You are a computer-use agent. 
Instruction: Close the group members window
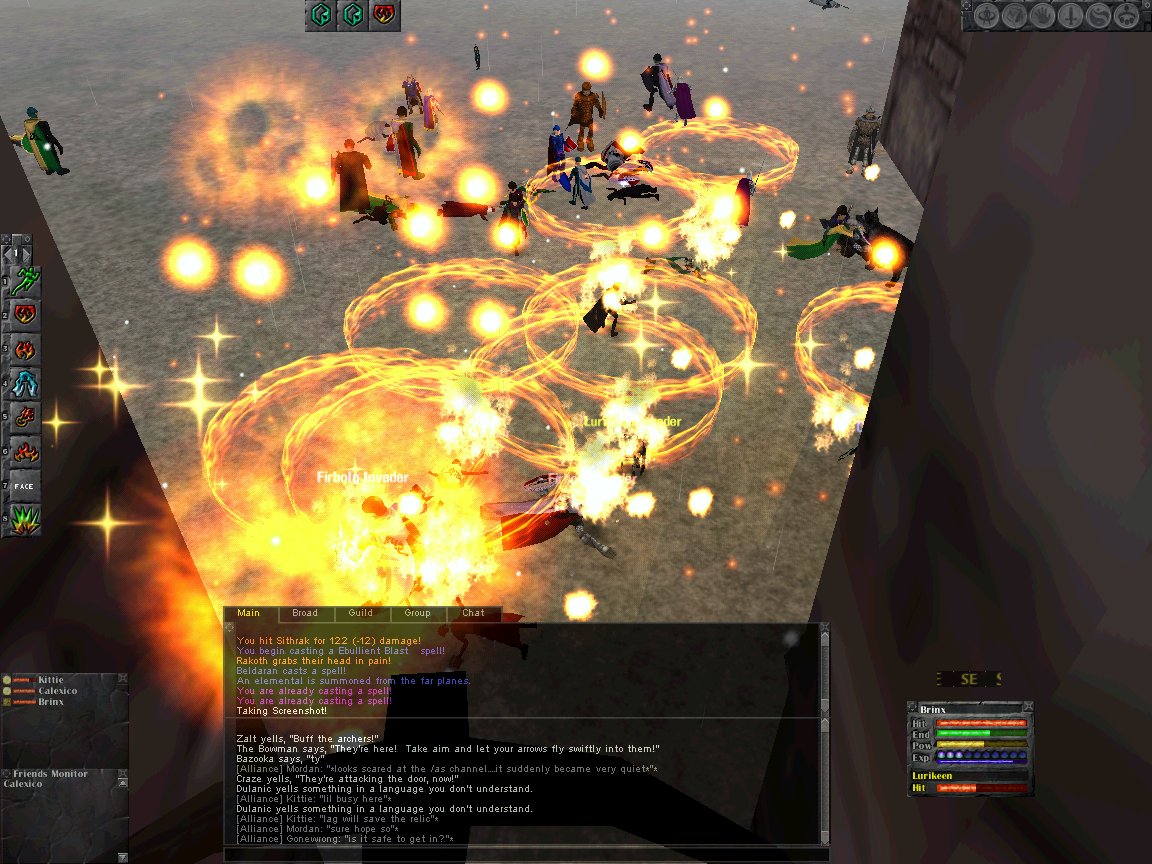(122, 679)
